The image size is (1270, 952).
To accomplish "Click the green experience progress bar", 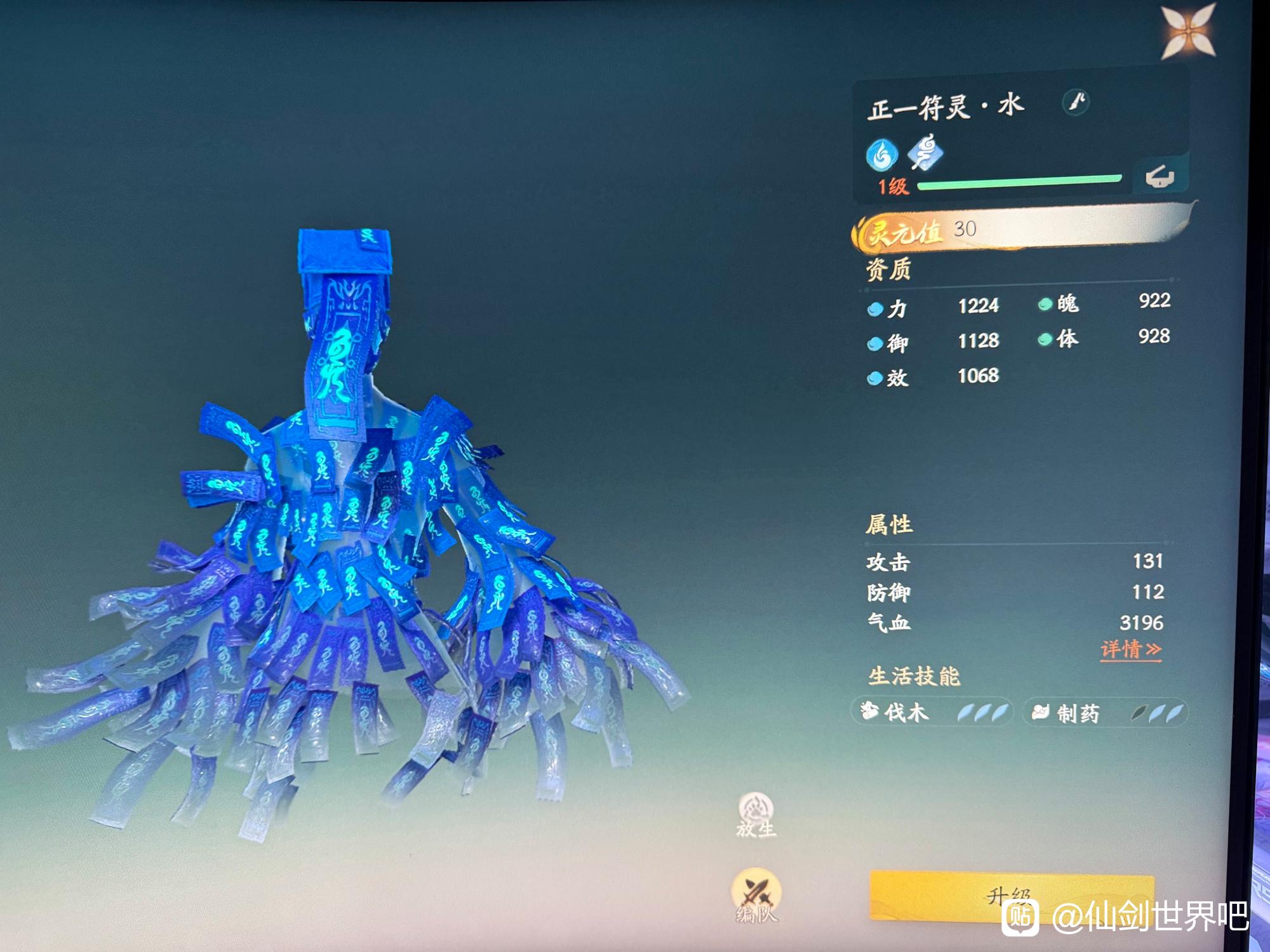I will pyautogui.click(x=1019, y=183).
